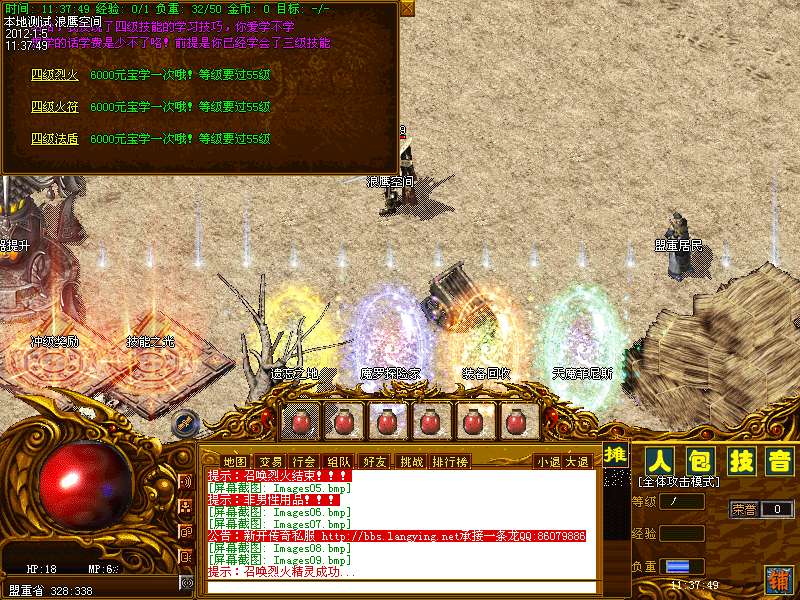Open the 好友 friends tab
This screenshot has width=800, height=600.
[x=375, y=461]
